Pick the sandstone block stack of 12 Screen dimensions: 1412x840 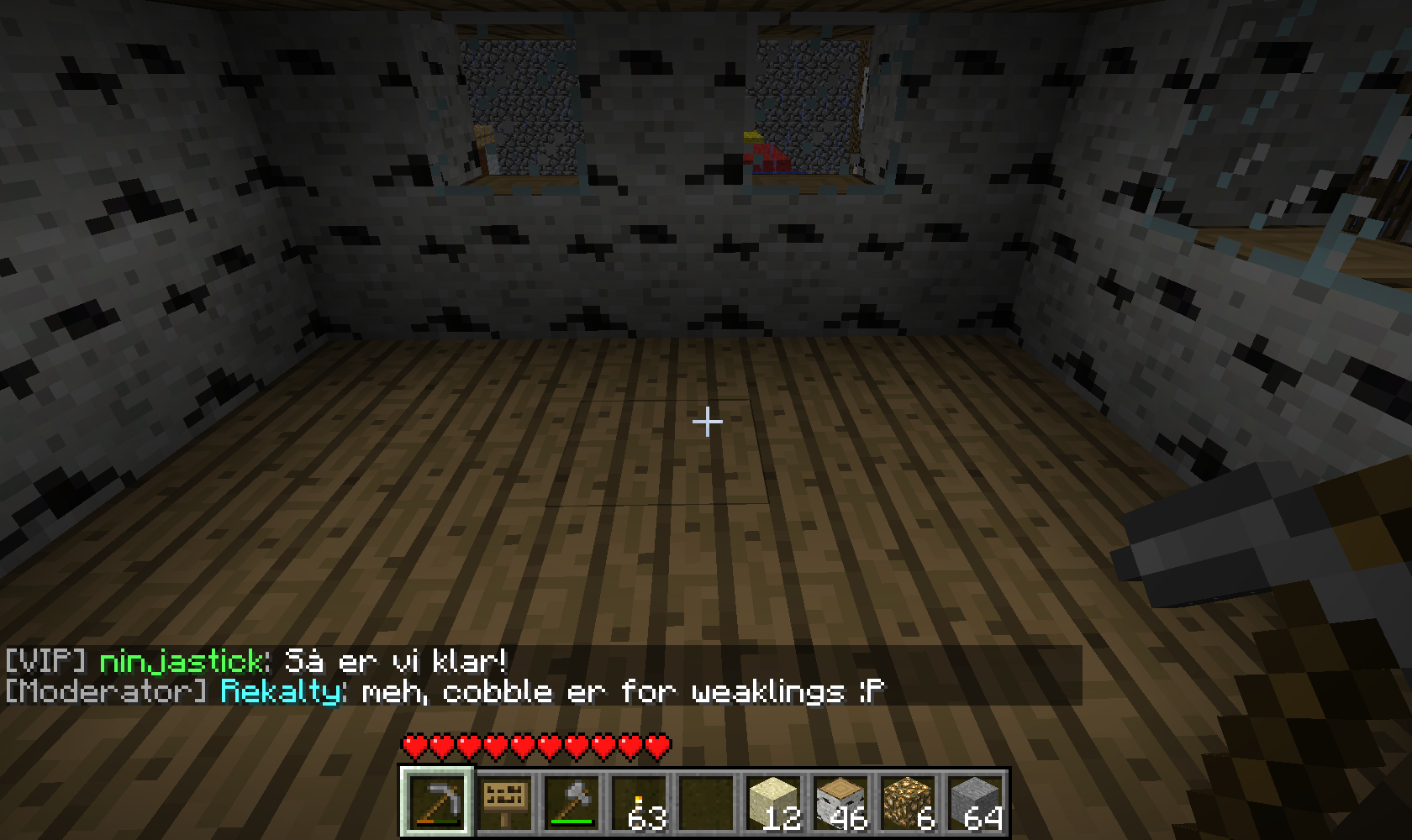773,802
